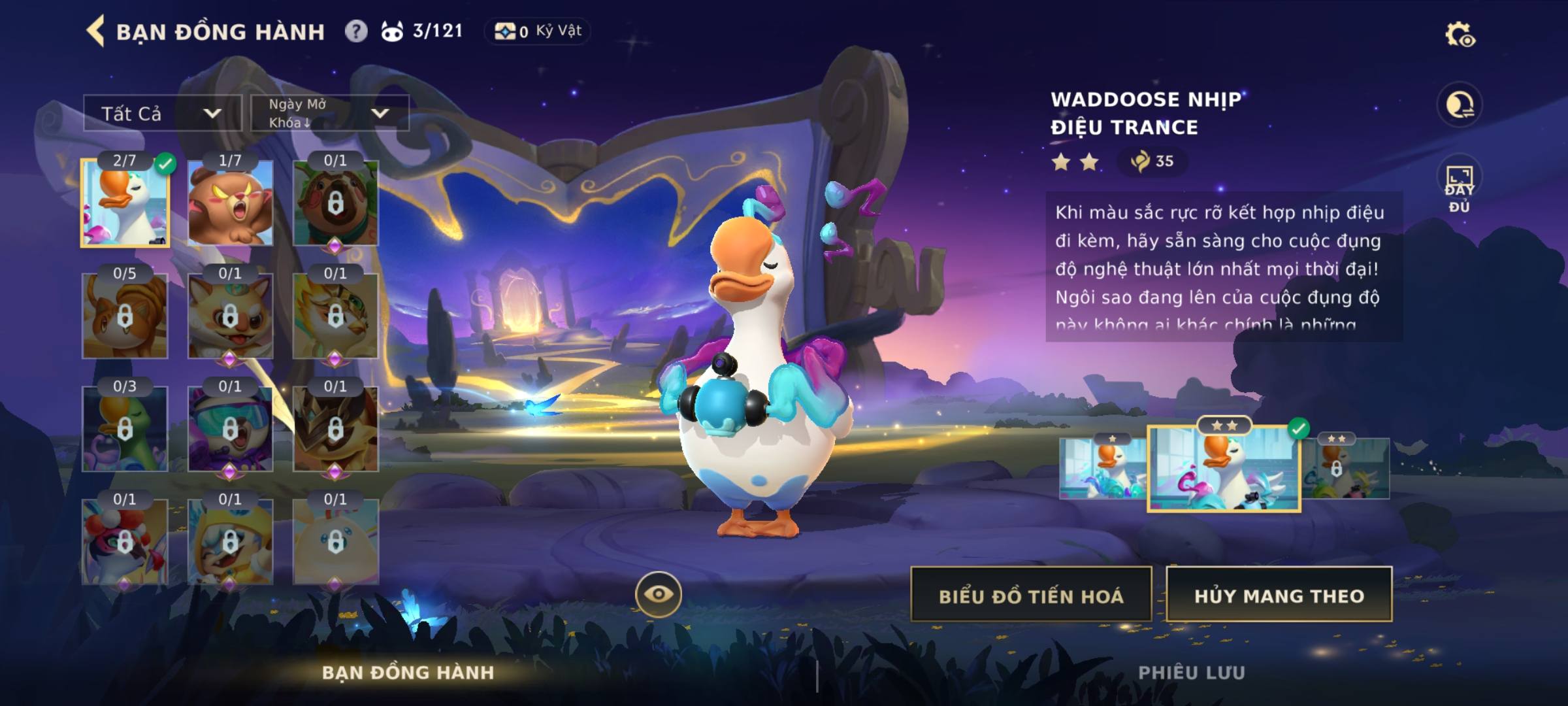Open the question mark help icon

[x=356, y=31]
